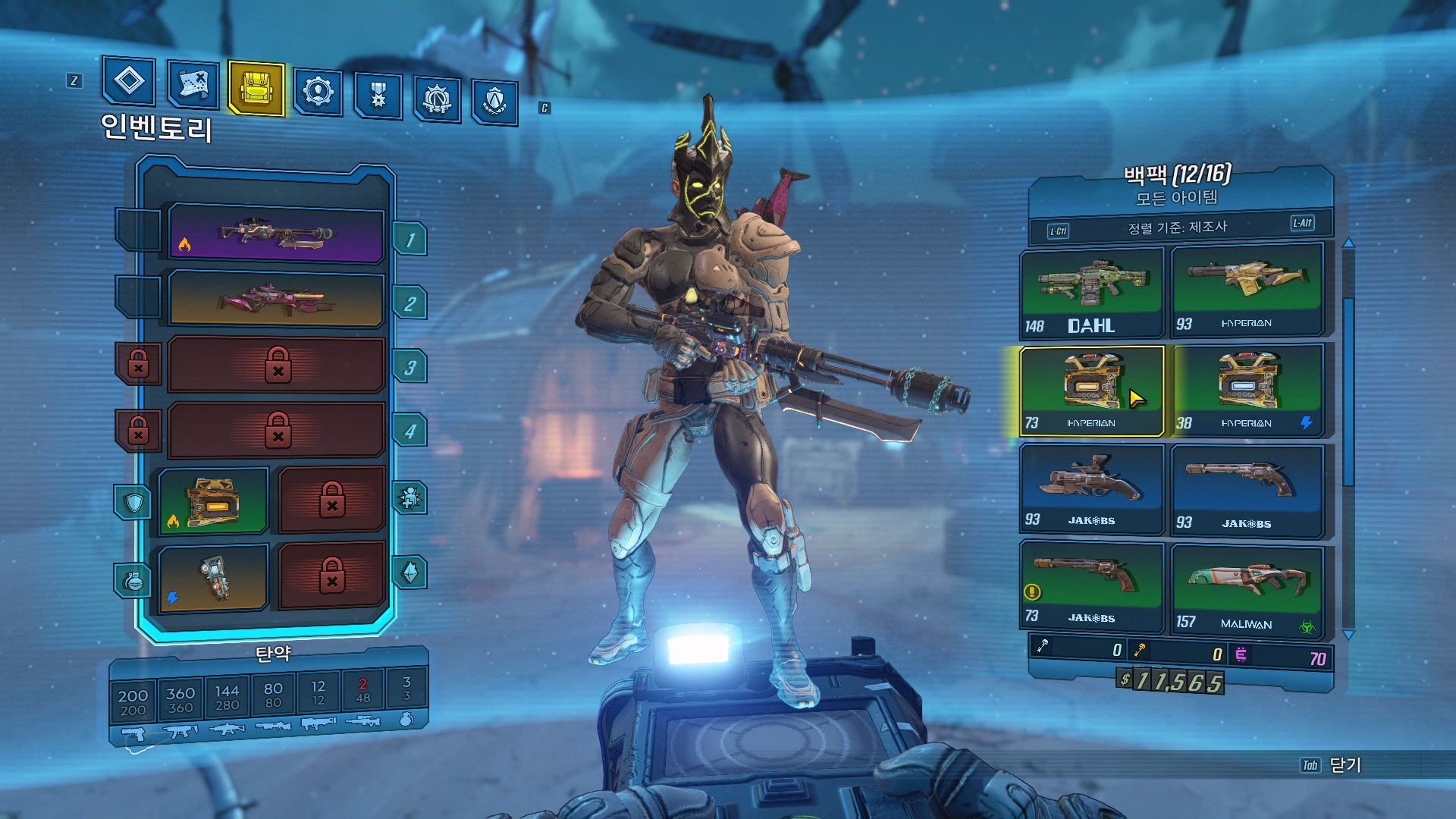This screenshot has width=1456, height=819.
Task: Open the medal challenges tab
Action: pos(378,96)
